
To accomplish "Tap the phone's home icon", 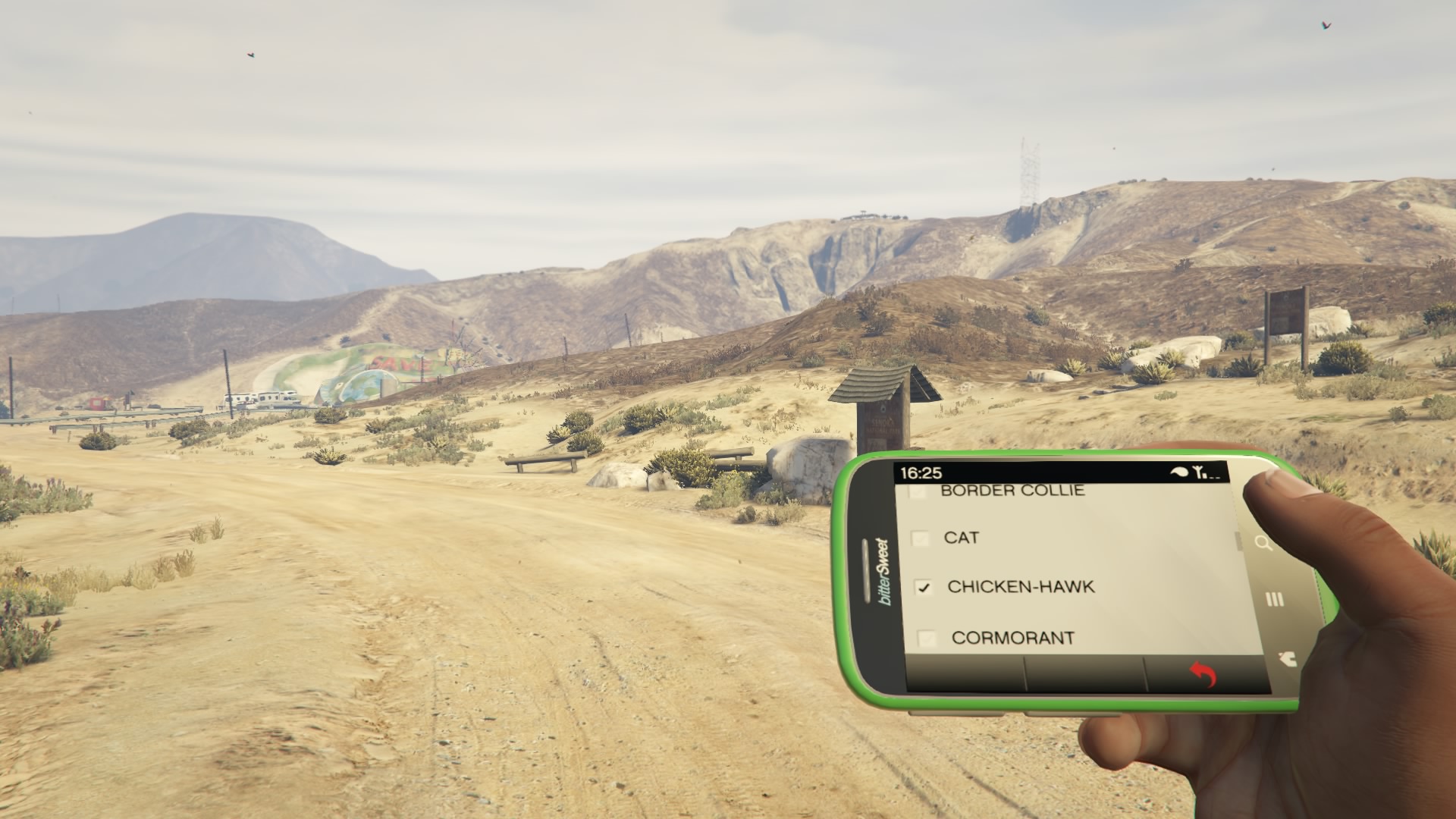I will click(1286, 658).
